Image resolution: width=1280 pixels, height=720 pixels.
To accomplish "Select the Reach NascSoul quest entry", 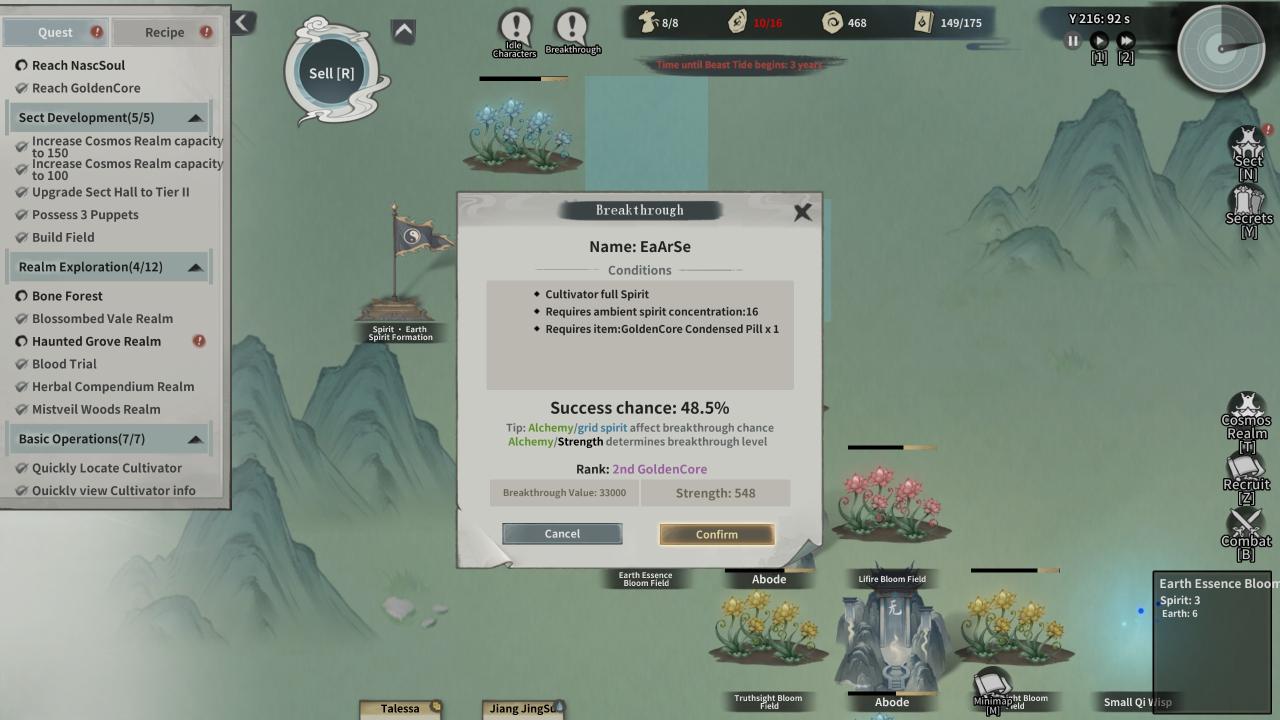I will [78, 65].
